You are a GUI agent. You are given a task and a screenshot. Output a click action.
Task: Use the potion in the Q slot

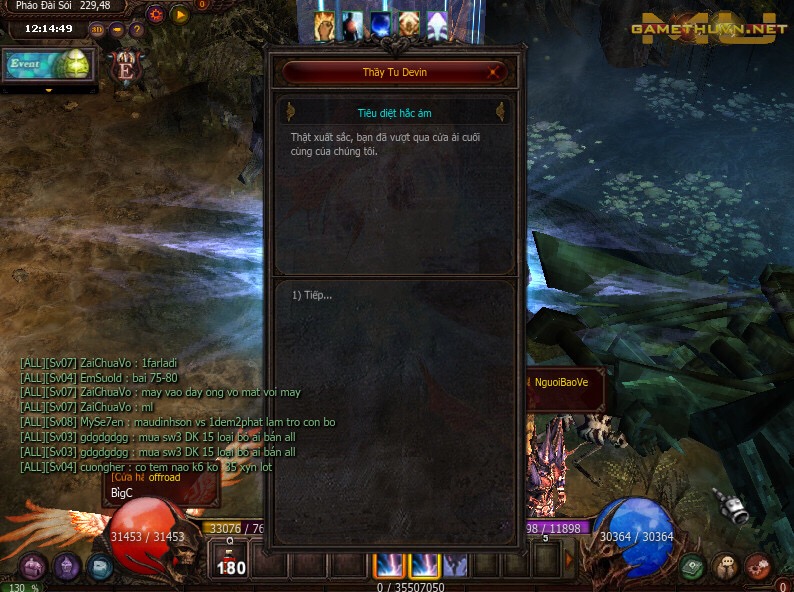[x=230, y=562]
